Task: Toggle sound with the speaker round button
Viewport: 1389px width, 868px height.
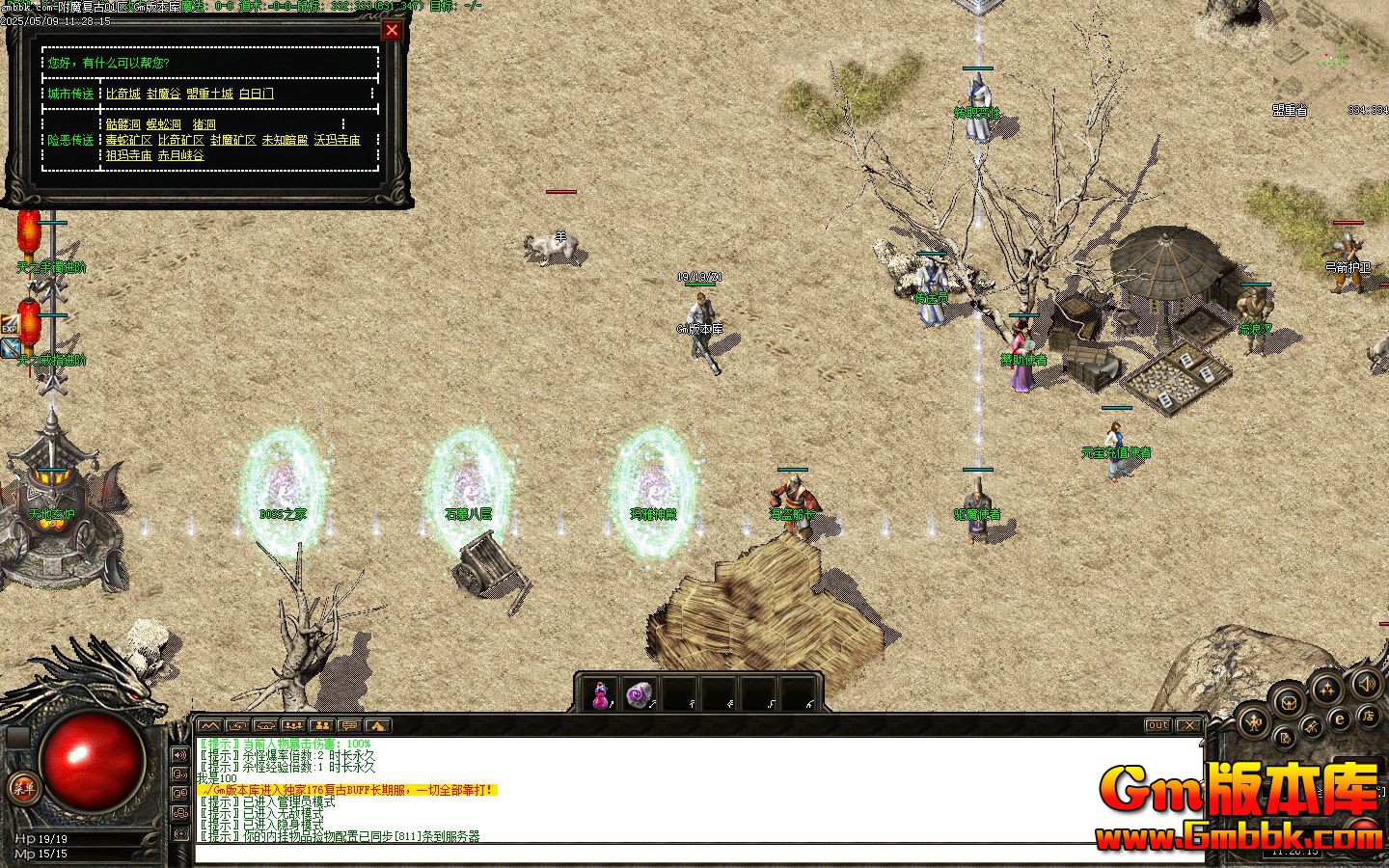Action: pyautogui.click(x=1365, y=685)
